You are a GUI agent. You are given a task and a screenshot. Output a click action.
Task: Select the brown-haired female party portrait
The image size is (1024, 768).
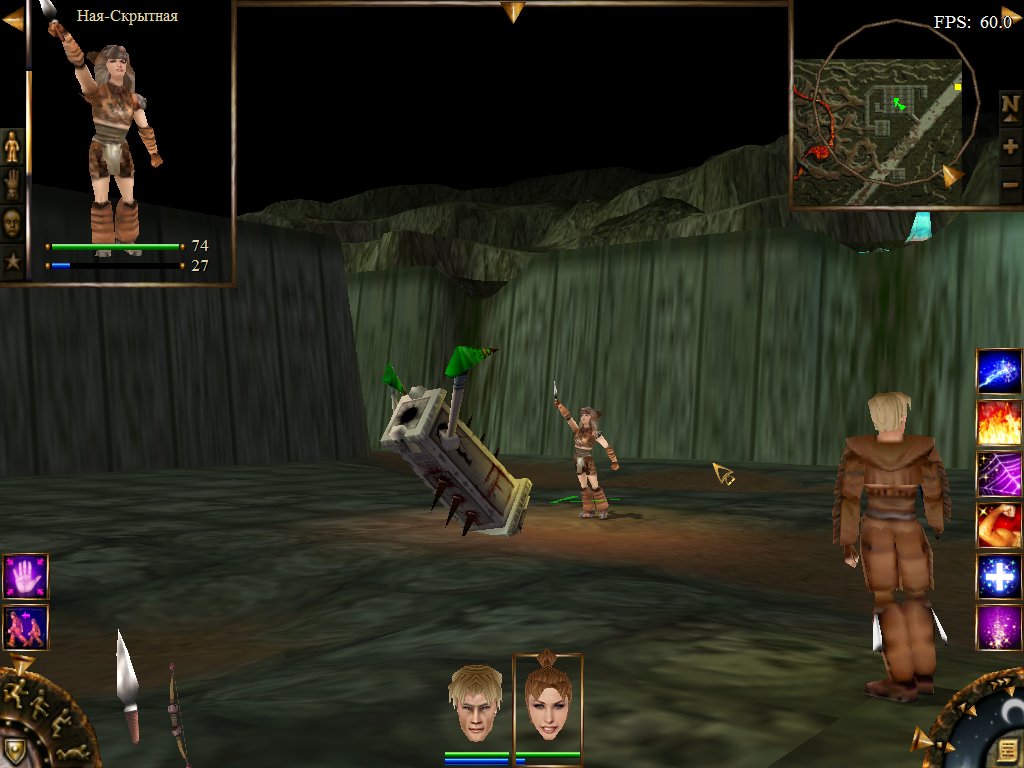tap(547, 705)
